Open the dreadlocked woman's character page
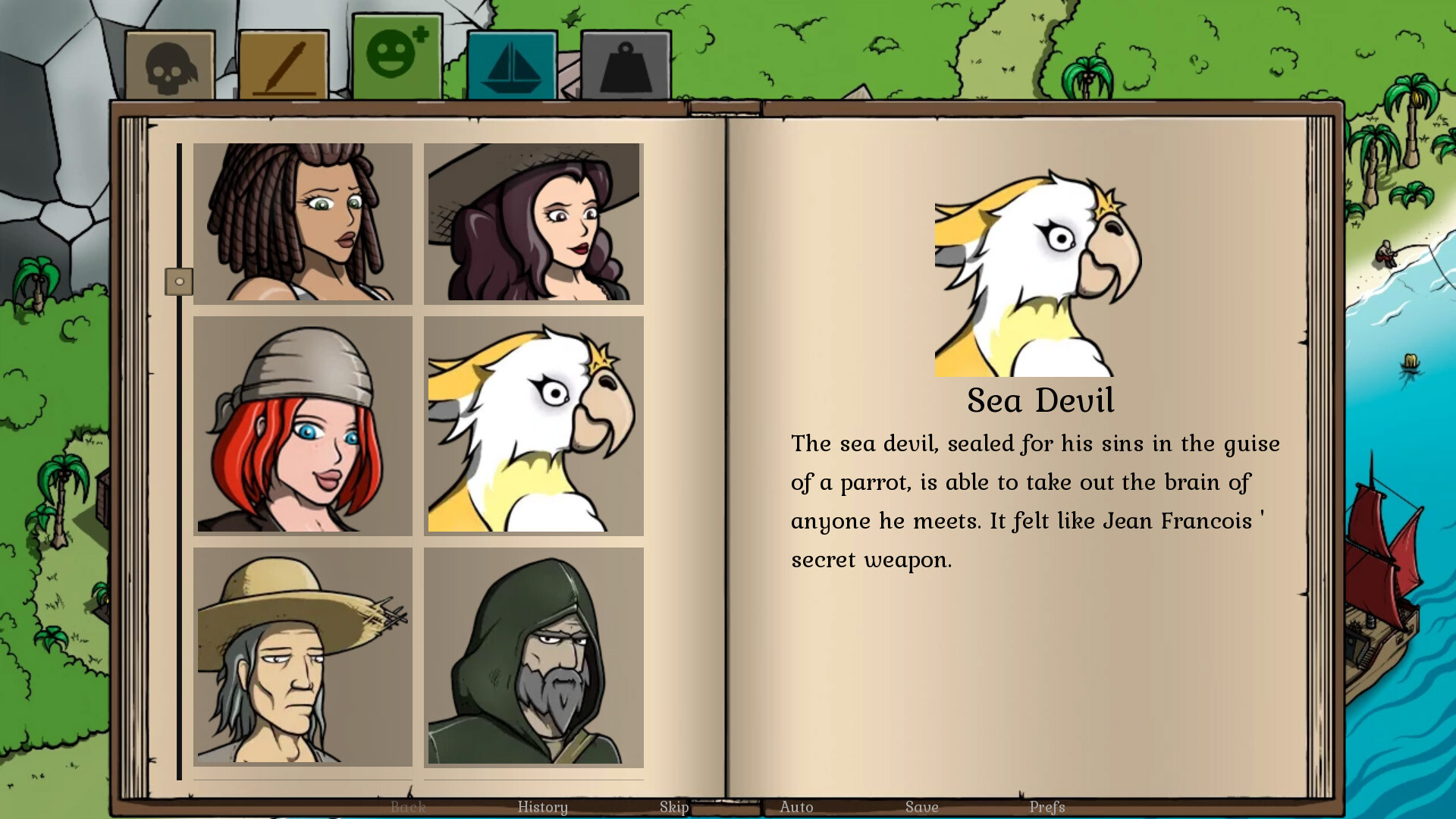The image size is (1456, 819). coord(303,223)
